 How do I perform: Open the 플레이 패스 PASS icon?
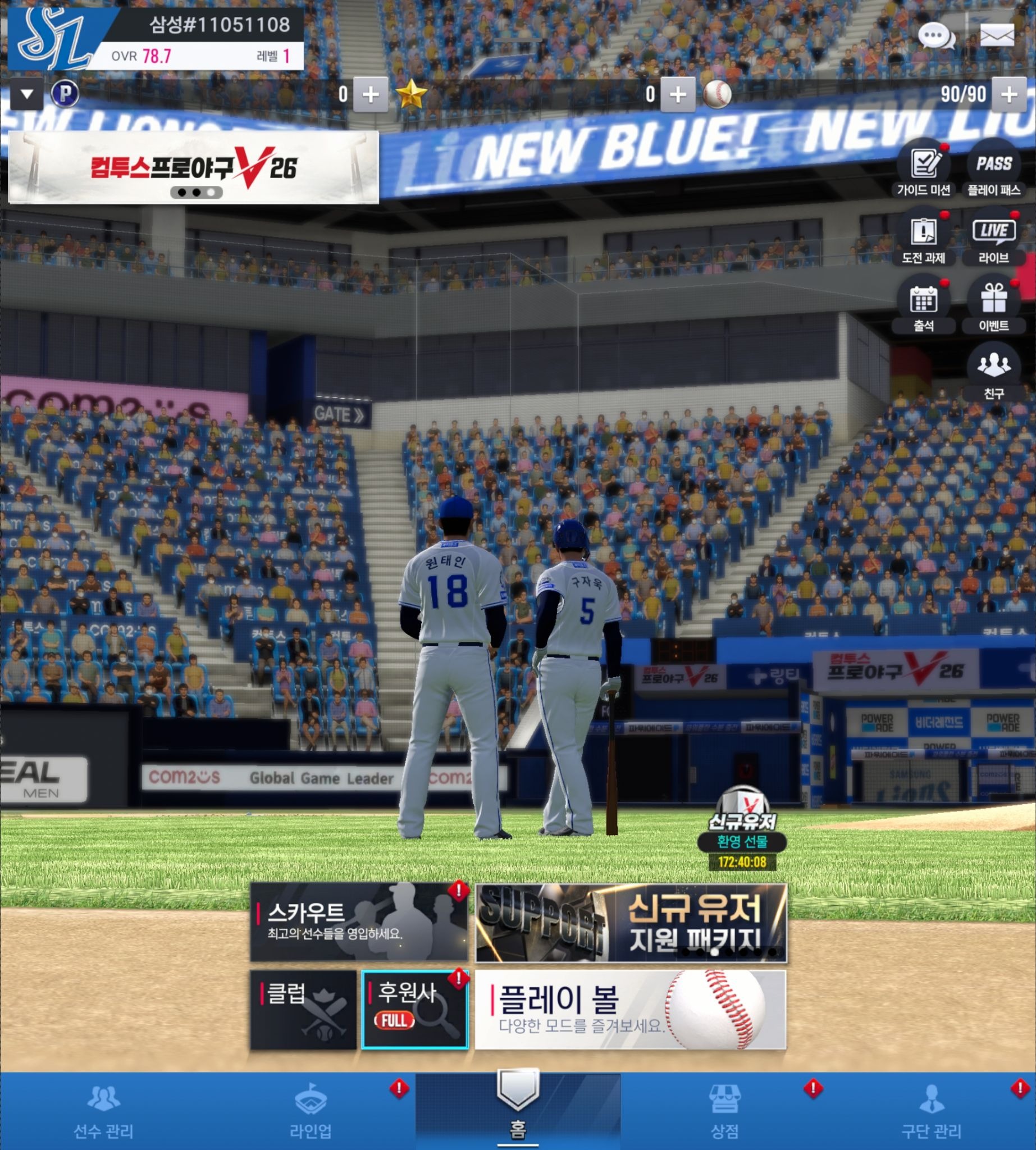[x=994, y=168]
